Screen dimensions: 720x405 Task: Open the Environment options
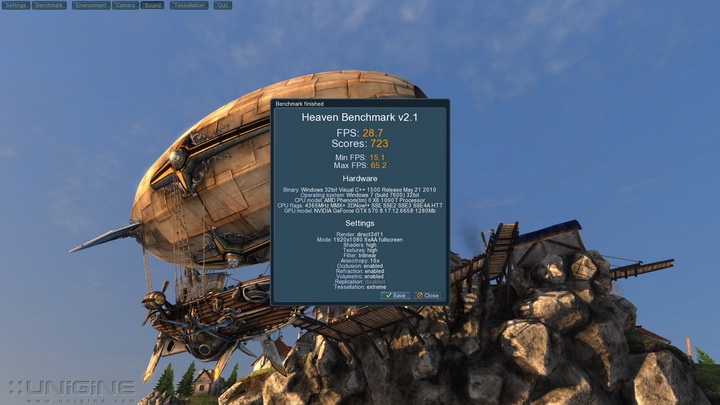pyautogui.click(x=90, y=5)
